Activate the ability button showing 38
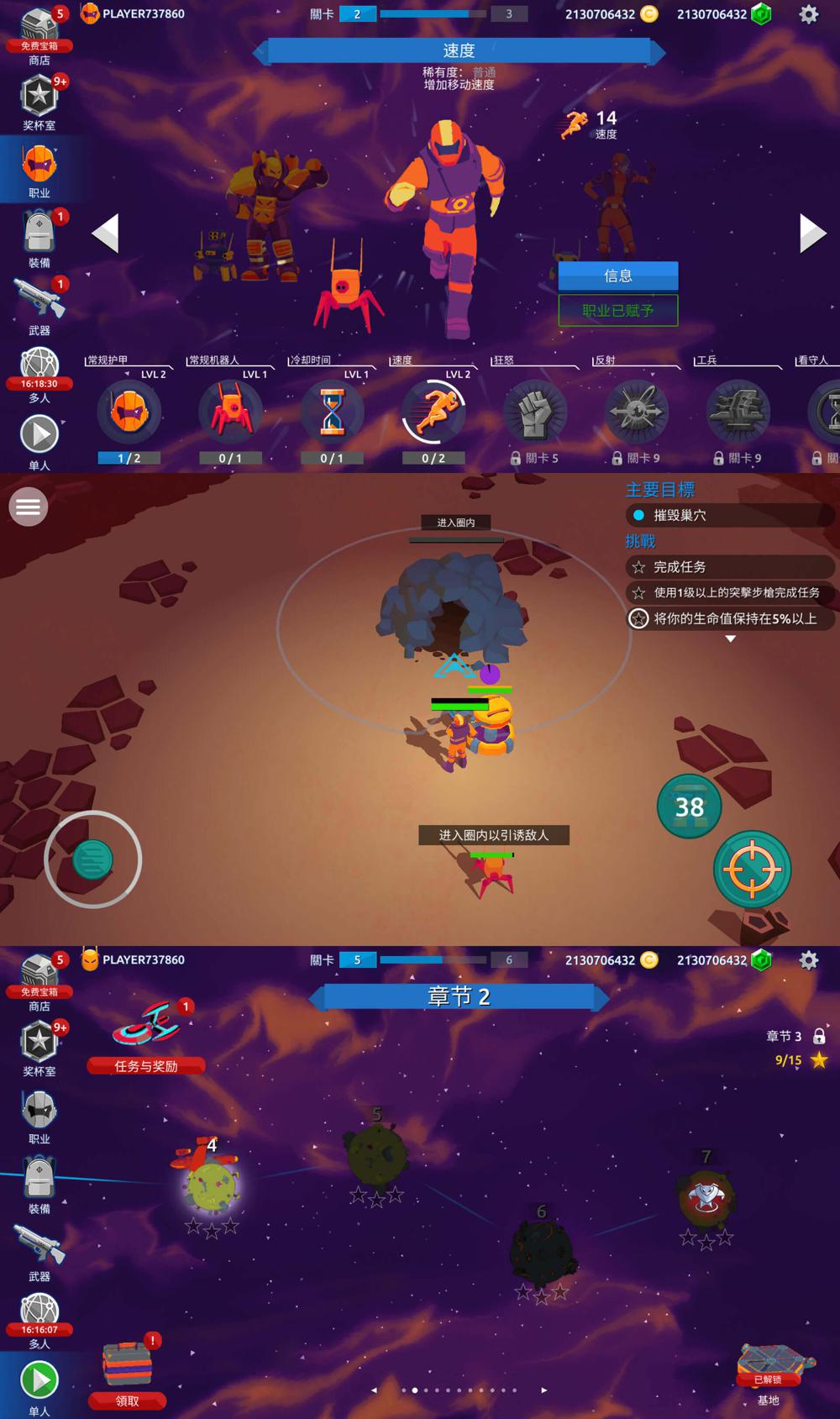 (689, 807)
